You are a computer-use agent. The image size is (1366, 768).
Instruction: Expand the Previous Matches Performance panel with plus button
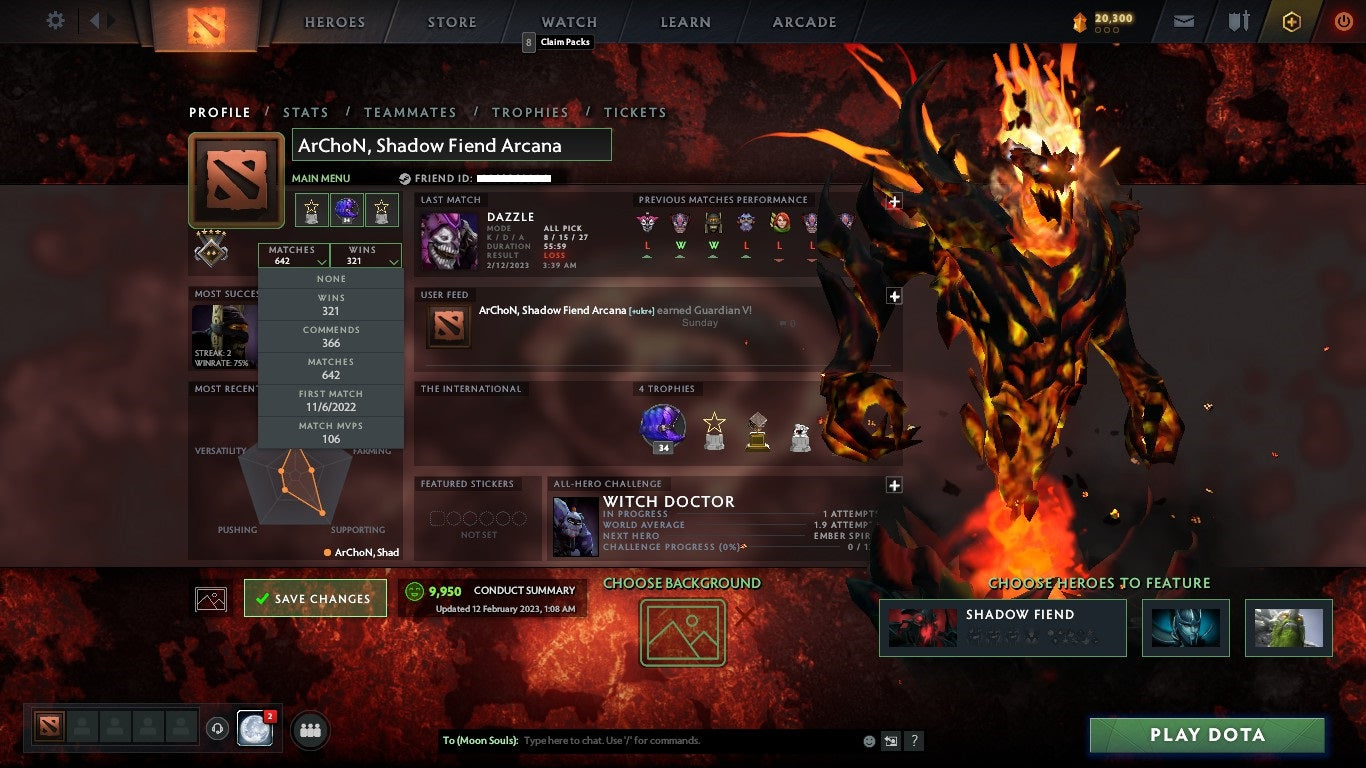894,201
